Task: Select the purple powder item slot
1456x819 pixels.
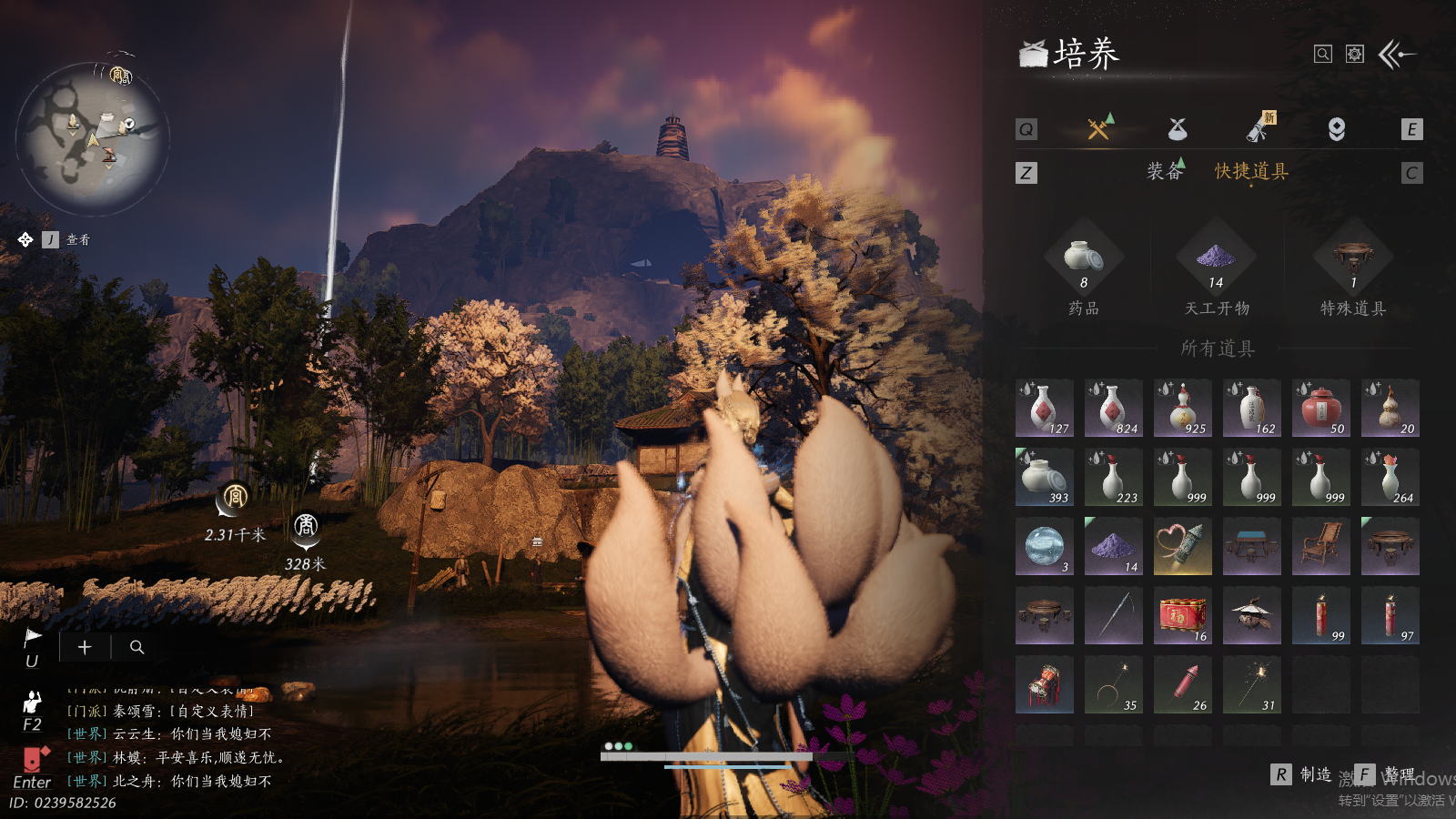Action: 1114,546
